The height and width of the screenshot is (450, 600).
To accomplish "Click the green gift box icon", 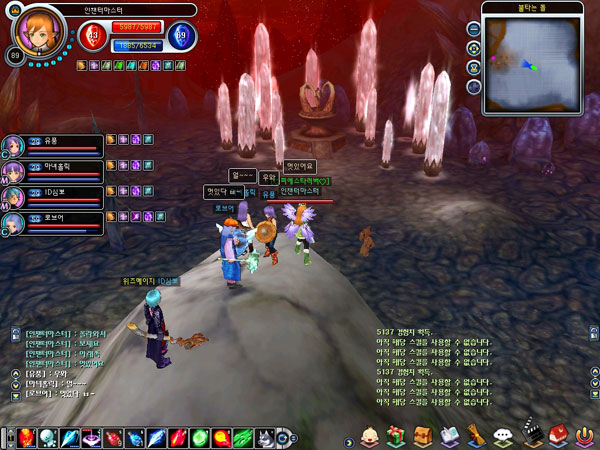I will click(x=396, y=437).
